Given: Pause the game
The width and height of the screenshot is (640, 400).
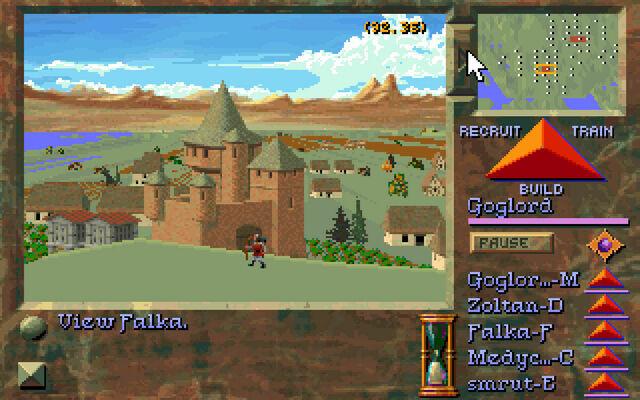Looking at the screenshot, I should [x=511, y=243].
